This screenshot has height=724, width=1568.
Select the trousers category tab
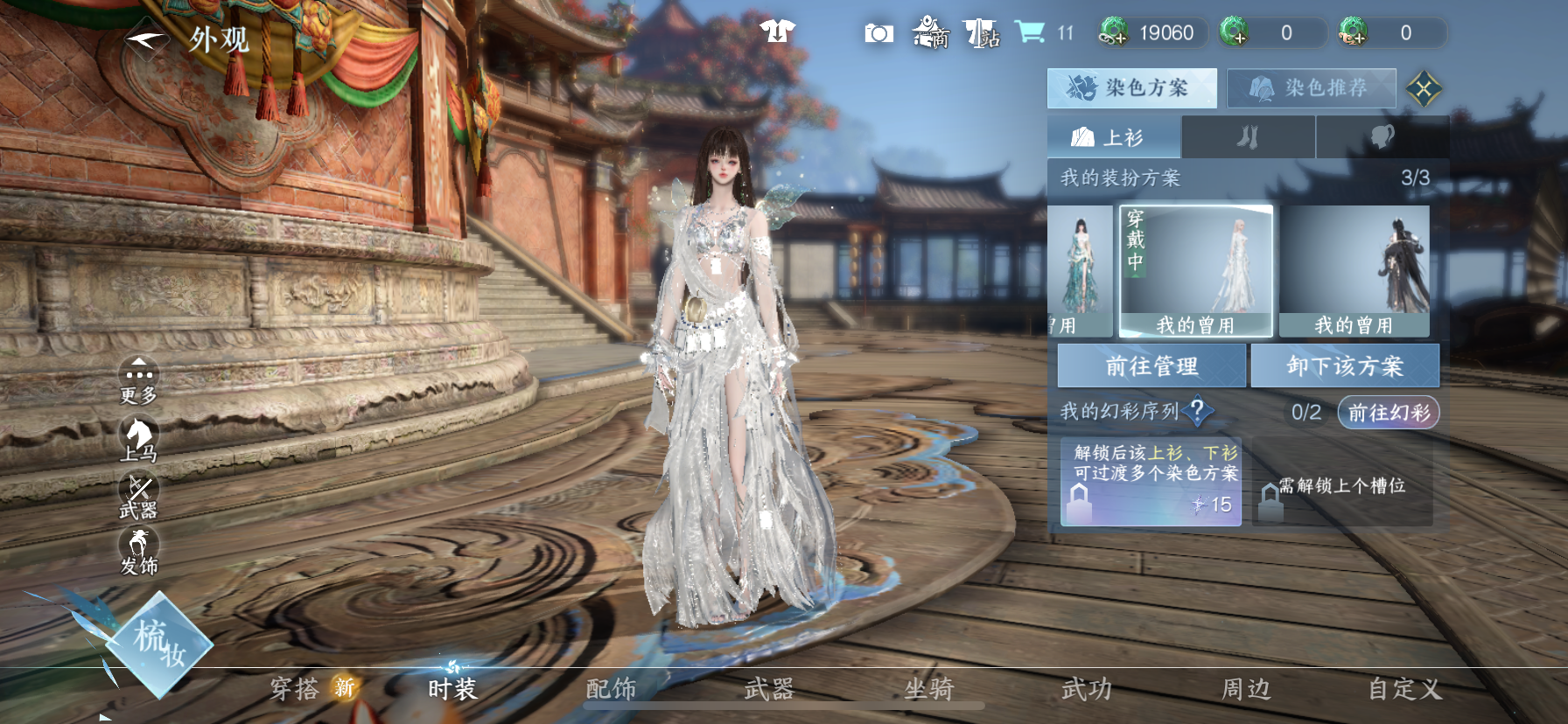1248,137
